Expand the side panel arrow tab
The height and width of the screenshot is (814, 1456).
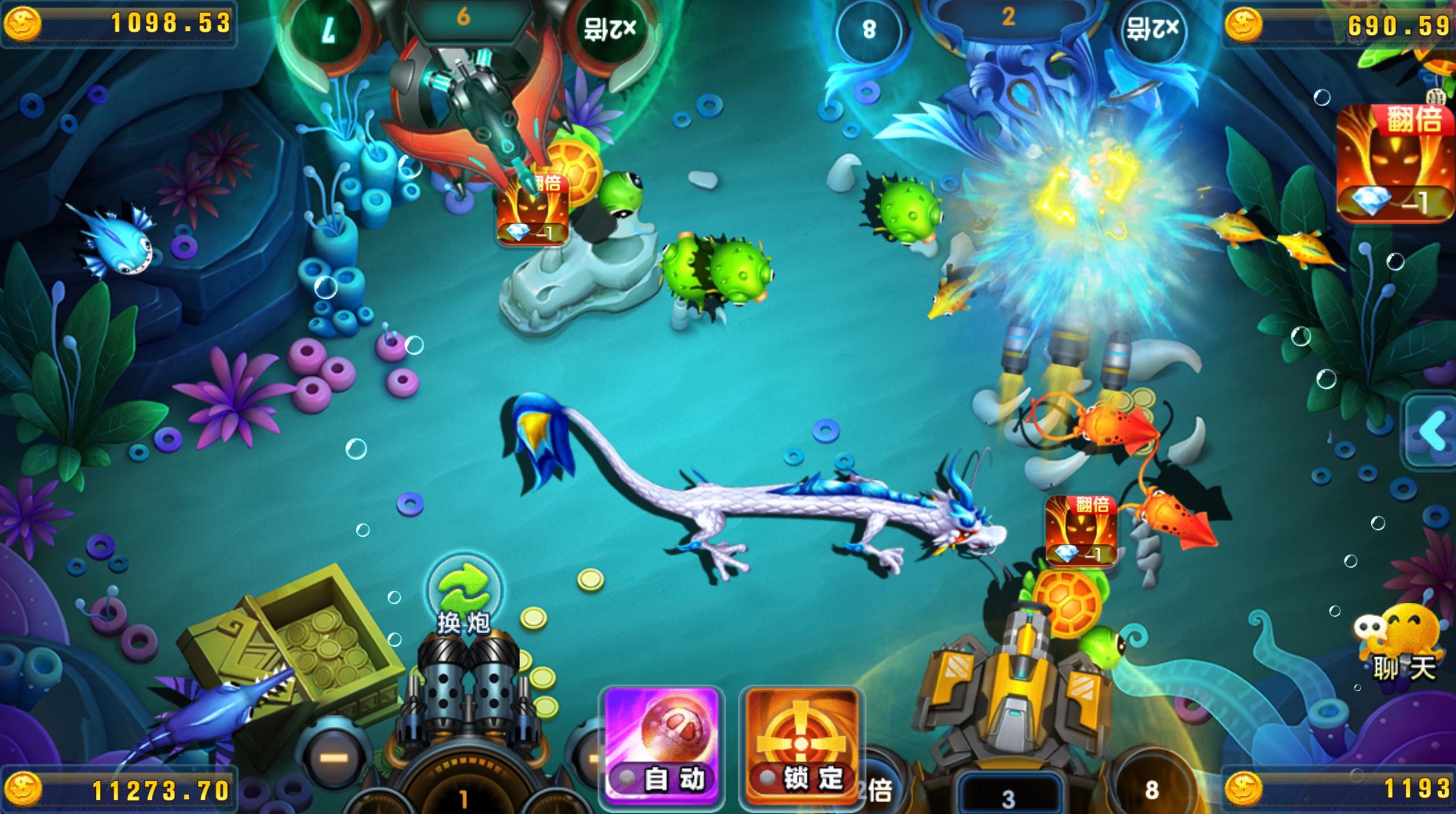1432,431
